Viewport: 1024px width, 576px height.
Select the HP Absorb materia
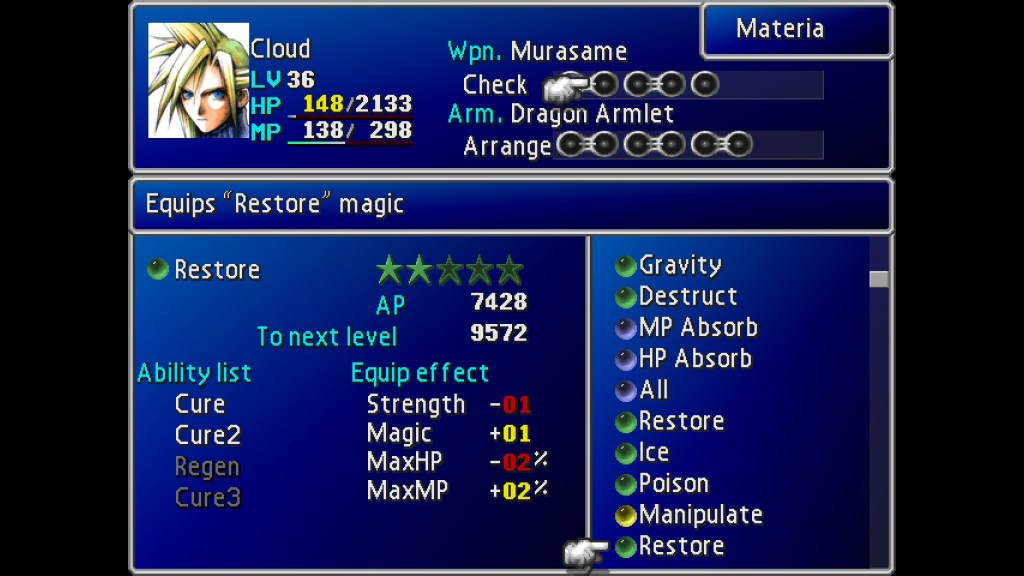click(695, 358)
